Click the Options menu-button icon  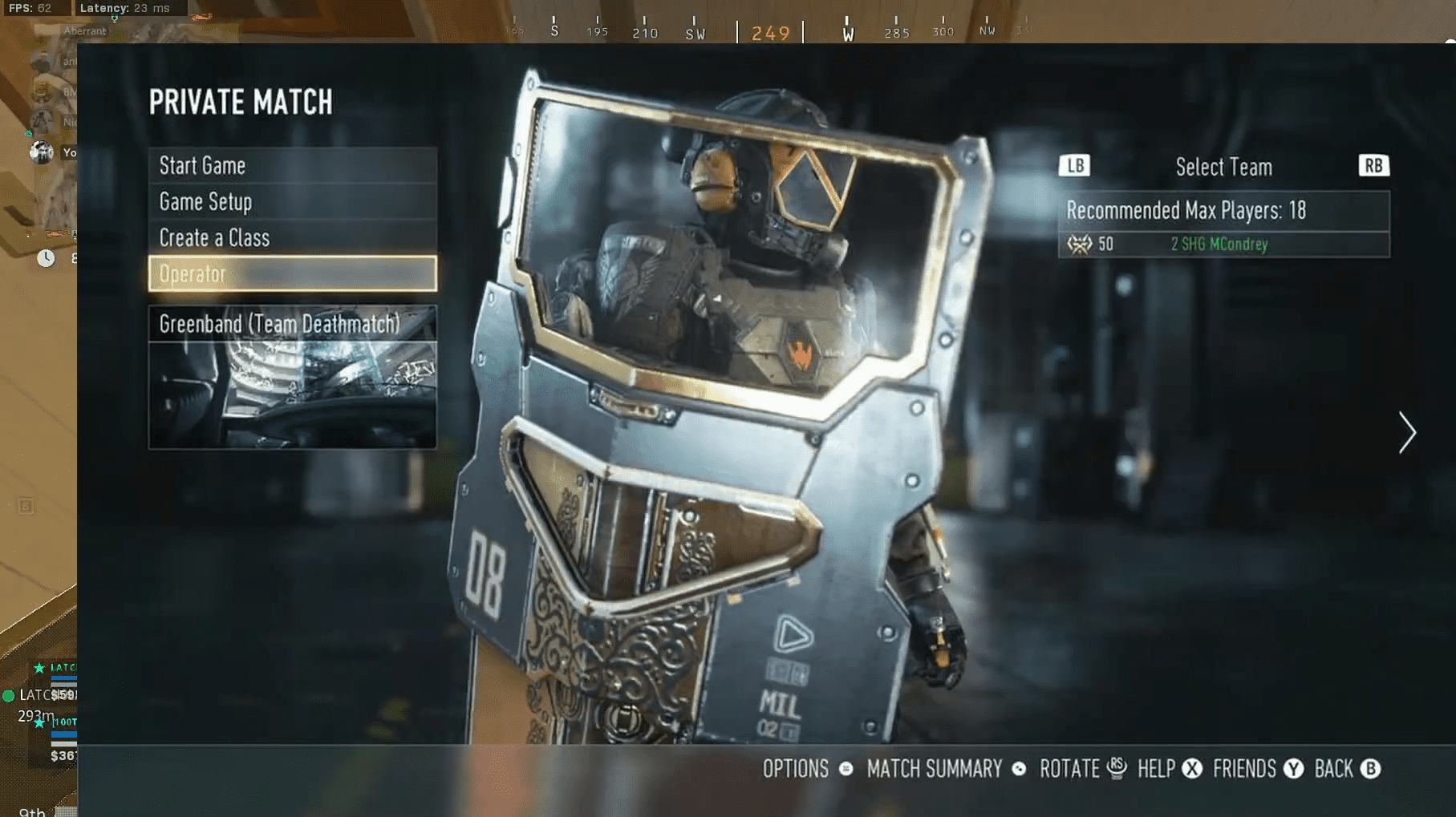point(845,770)
